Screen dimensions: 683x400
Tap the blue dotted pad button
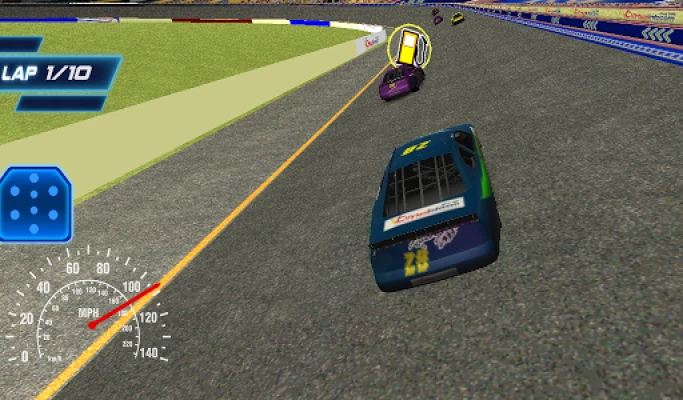pyautogui.click(x=36, y=204)
